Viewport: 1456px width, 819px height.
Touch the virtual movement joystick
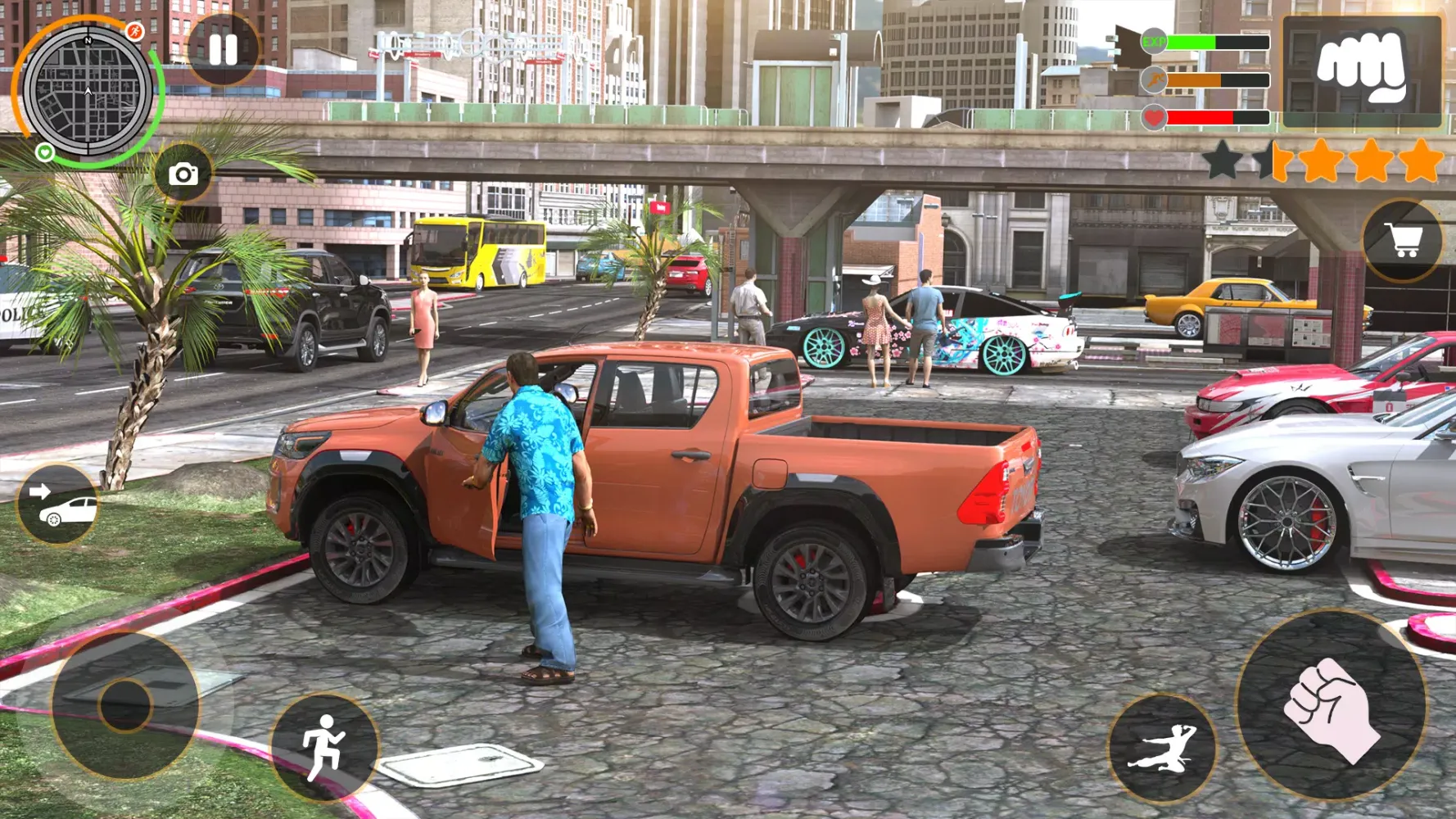(125, 704)
